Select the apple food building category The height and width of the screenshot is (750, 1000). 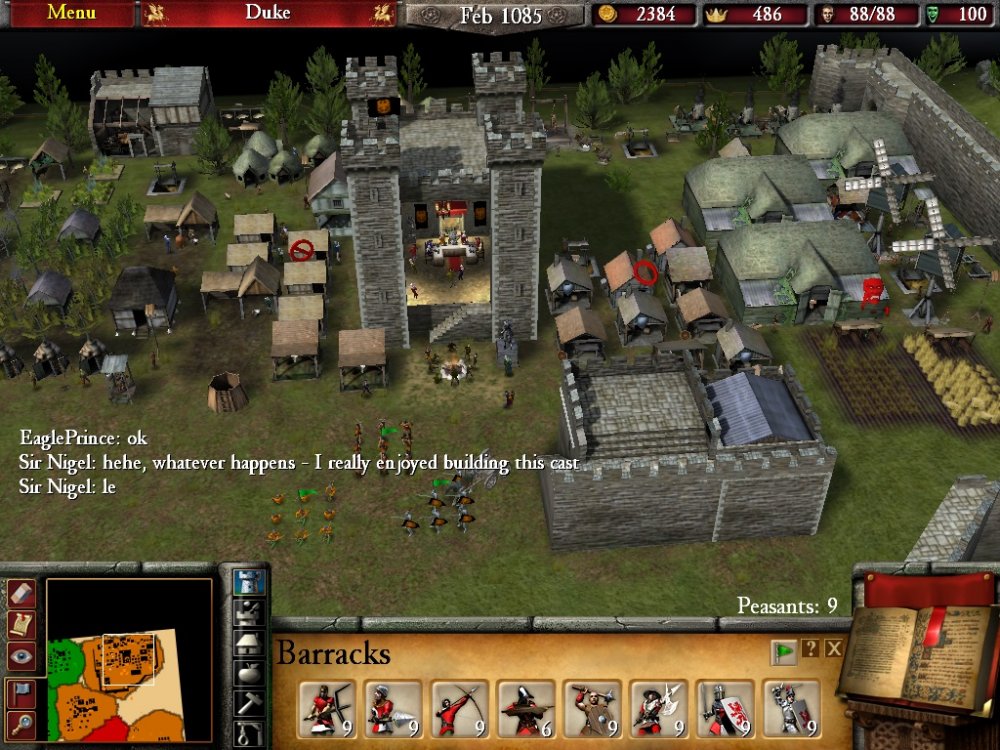coord(248,673)
